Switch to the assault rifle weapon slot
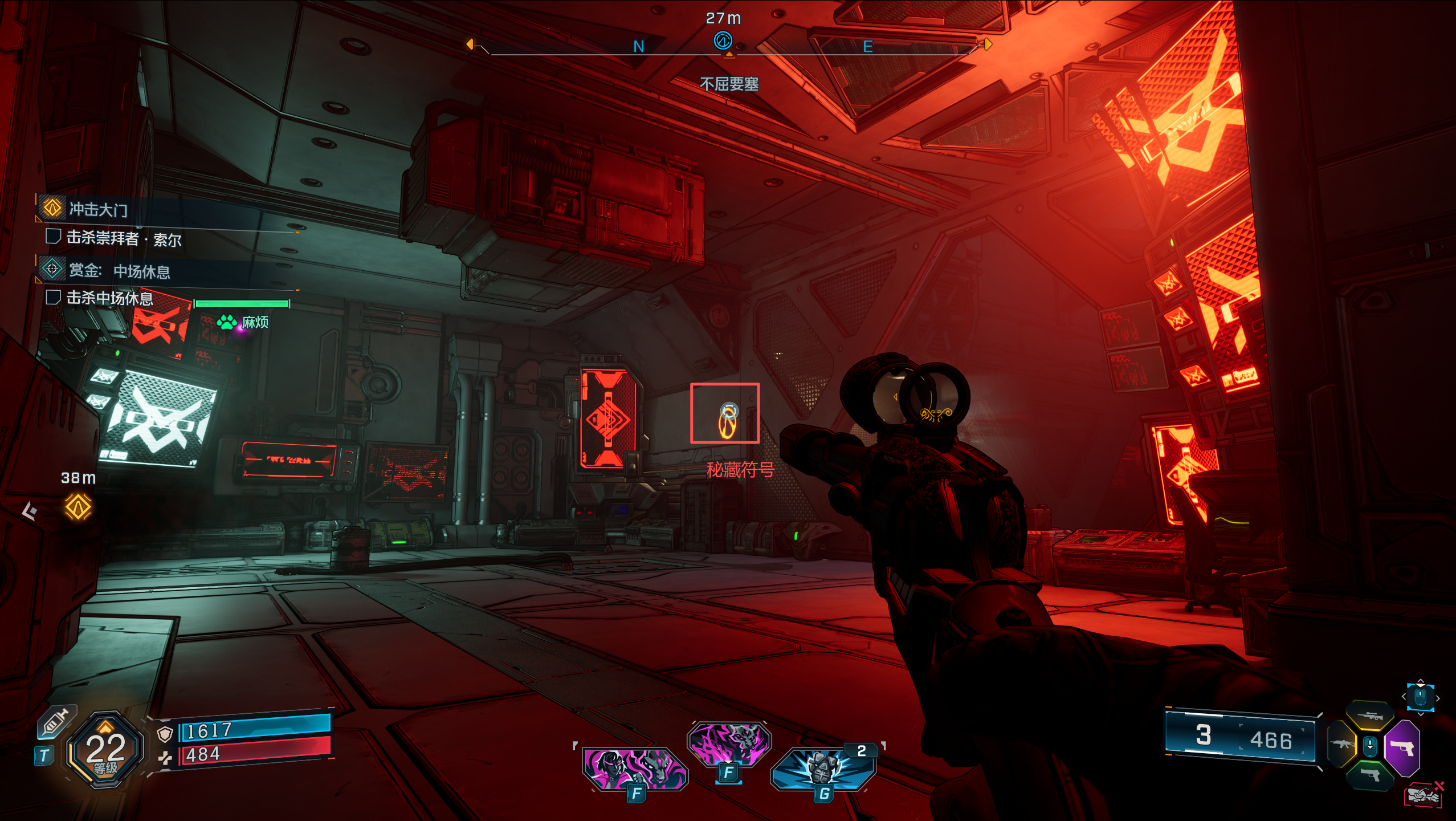Image resolution: width=1456 pixels, height=821 pixels. point(1341,744)
